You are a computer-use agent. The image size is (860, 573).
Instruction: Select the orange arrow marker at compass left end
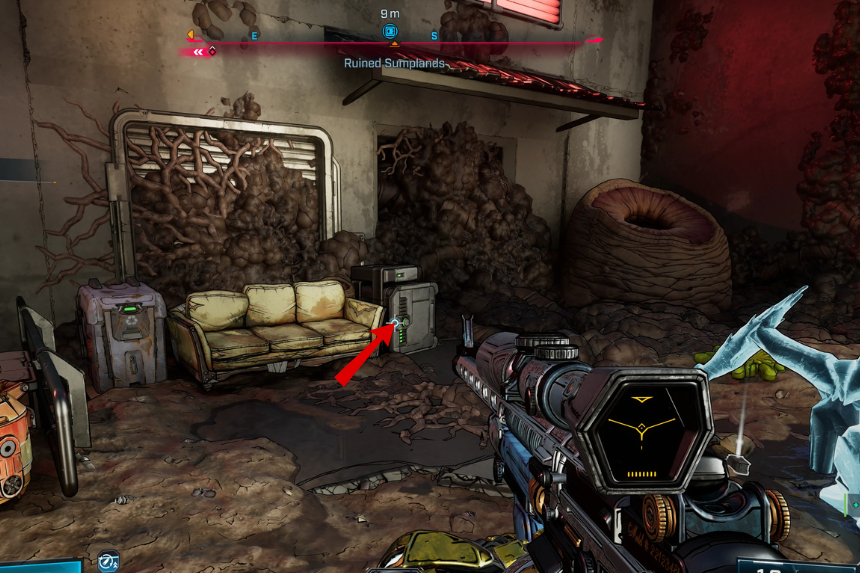[x=190, y=35]
